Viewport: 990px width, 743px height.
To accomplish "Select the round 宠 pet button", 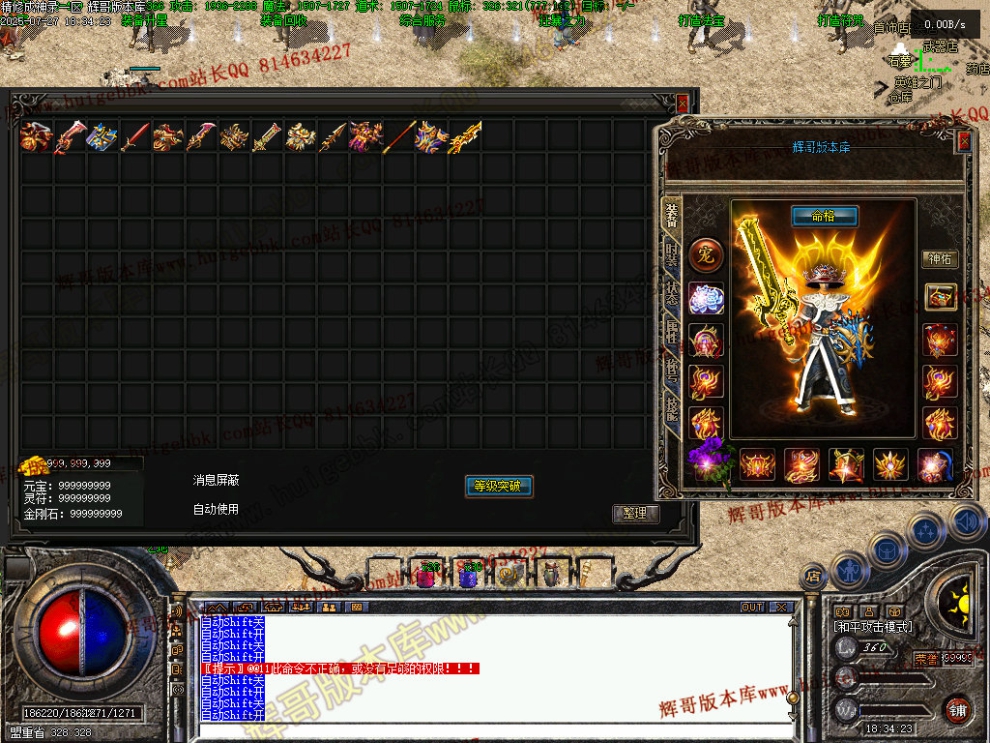I will 706,253.
